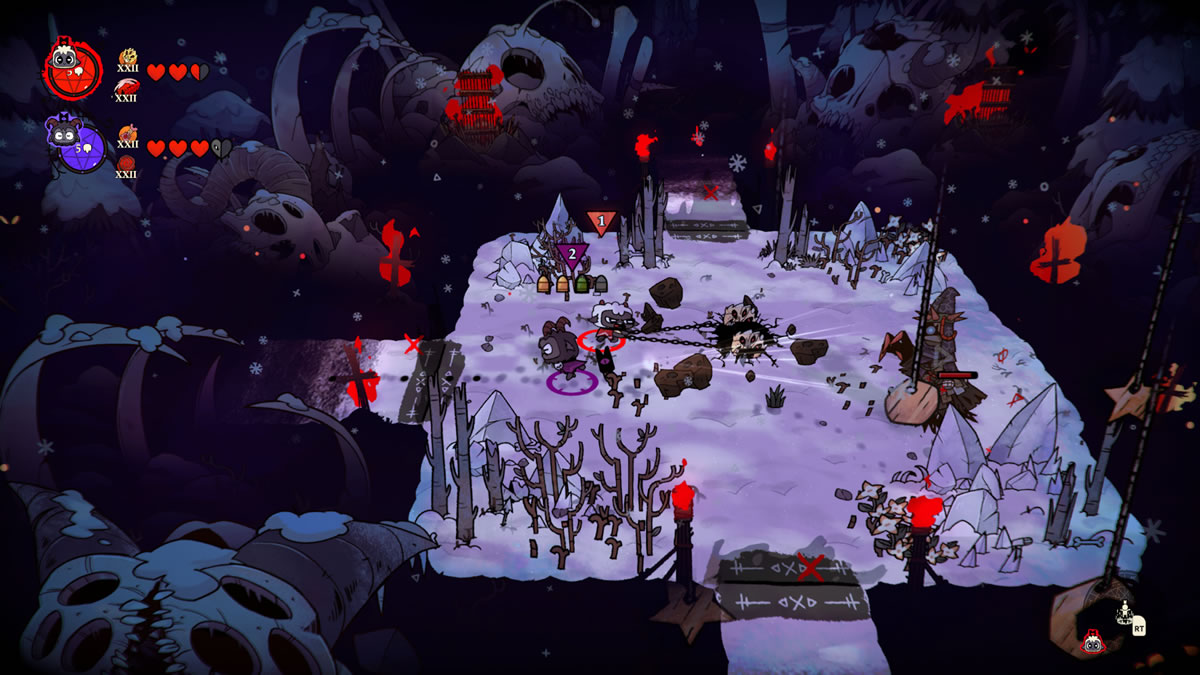This screenshot has width=1200, height=675.
Task: Click the lamb's red slash curse icon
Action: click(127, 88)
